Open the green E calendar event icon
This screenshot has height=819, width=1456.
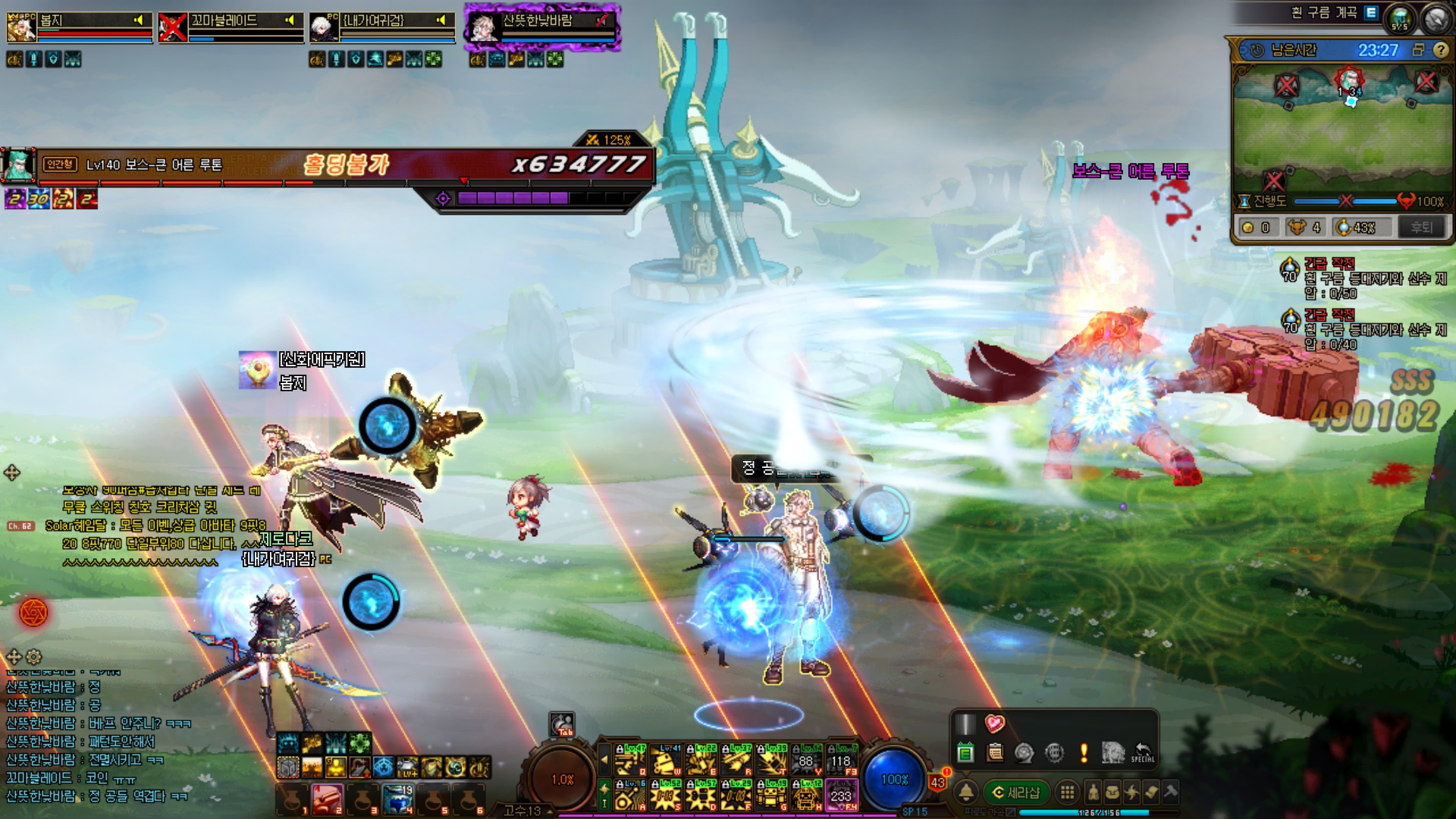pyautogui.click(x=965, y=752)
